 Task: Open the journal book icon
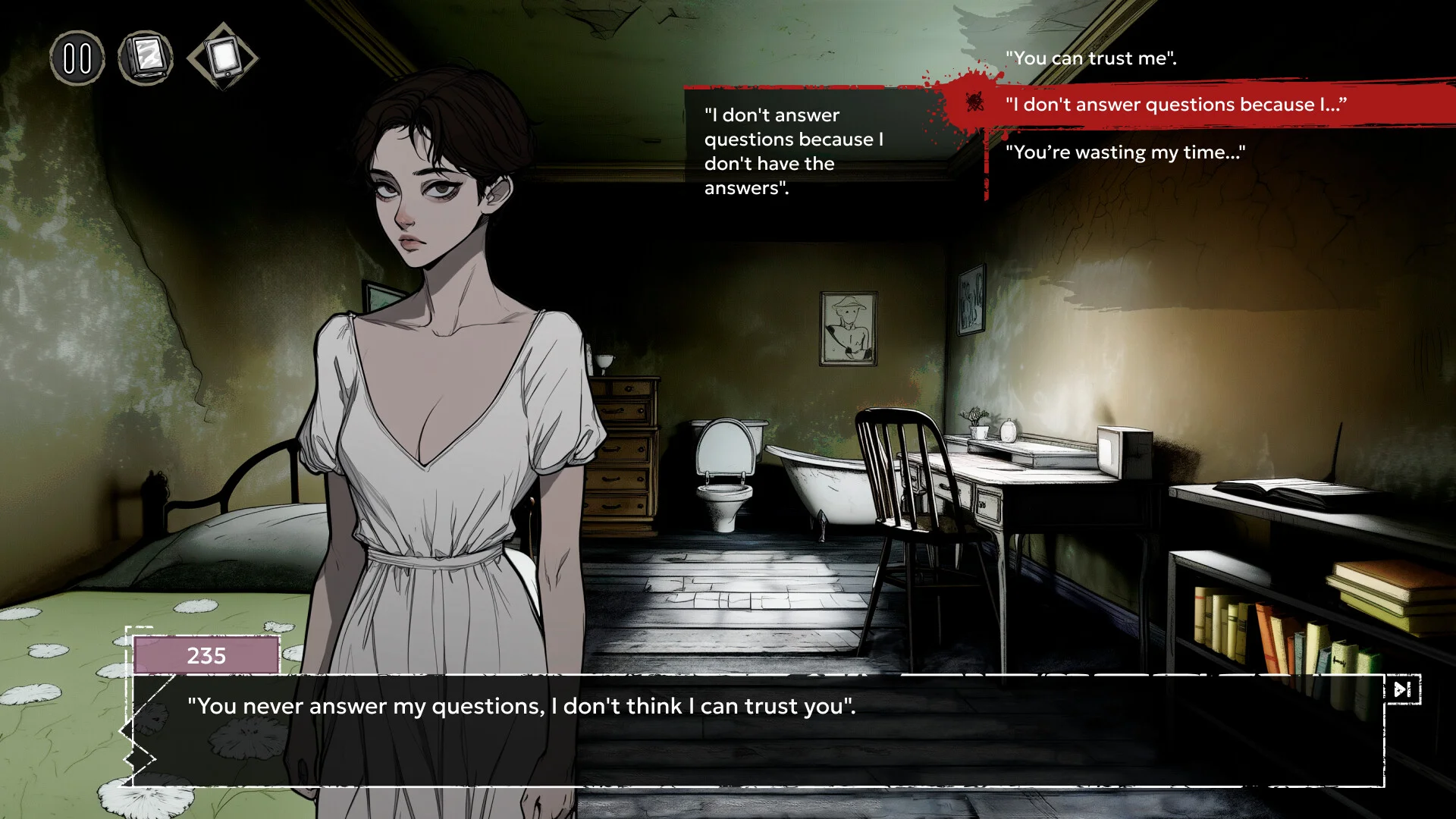pos(146,58)
